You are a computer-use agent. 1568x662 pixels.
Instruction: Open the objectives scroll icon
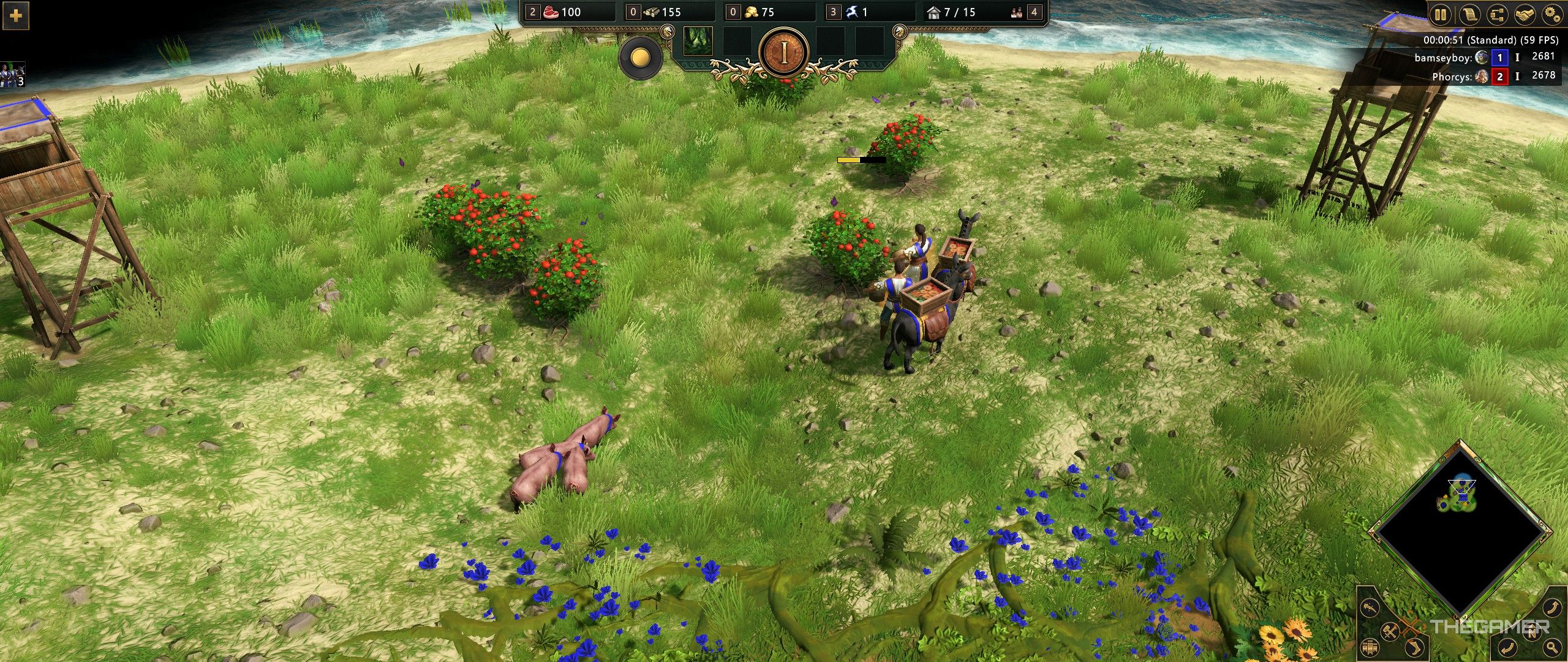click(x=1468, y=14)
